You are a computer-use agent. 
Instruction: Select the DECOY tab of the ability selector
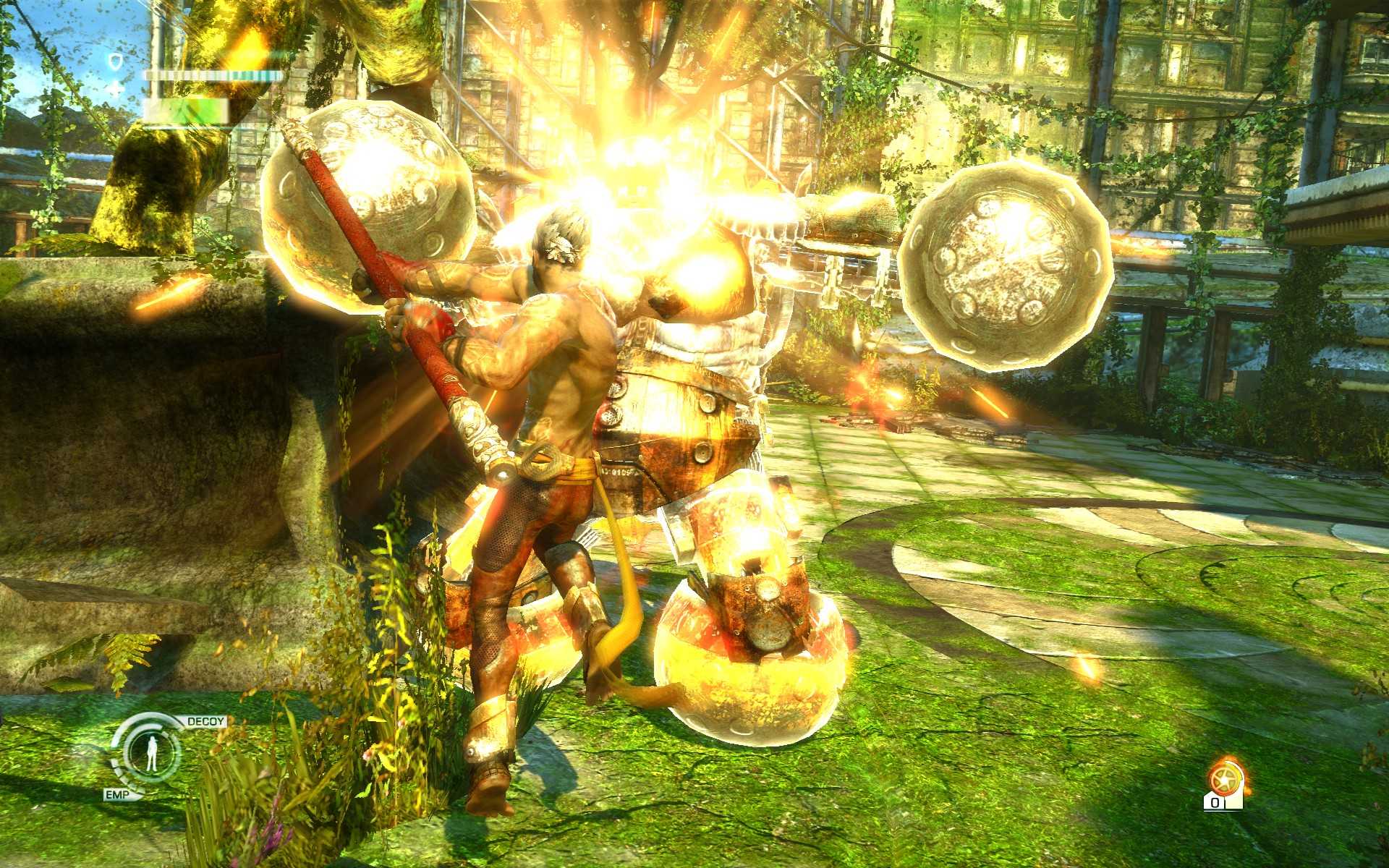point(205,720)
